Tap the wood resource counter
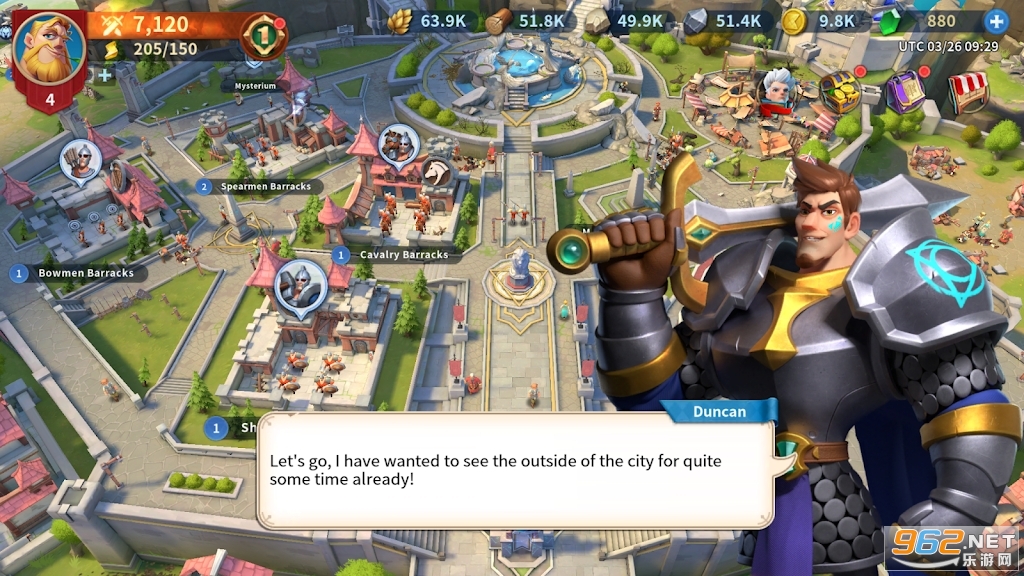 pos(526,21)
